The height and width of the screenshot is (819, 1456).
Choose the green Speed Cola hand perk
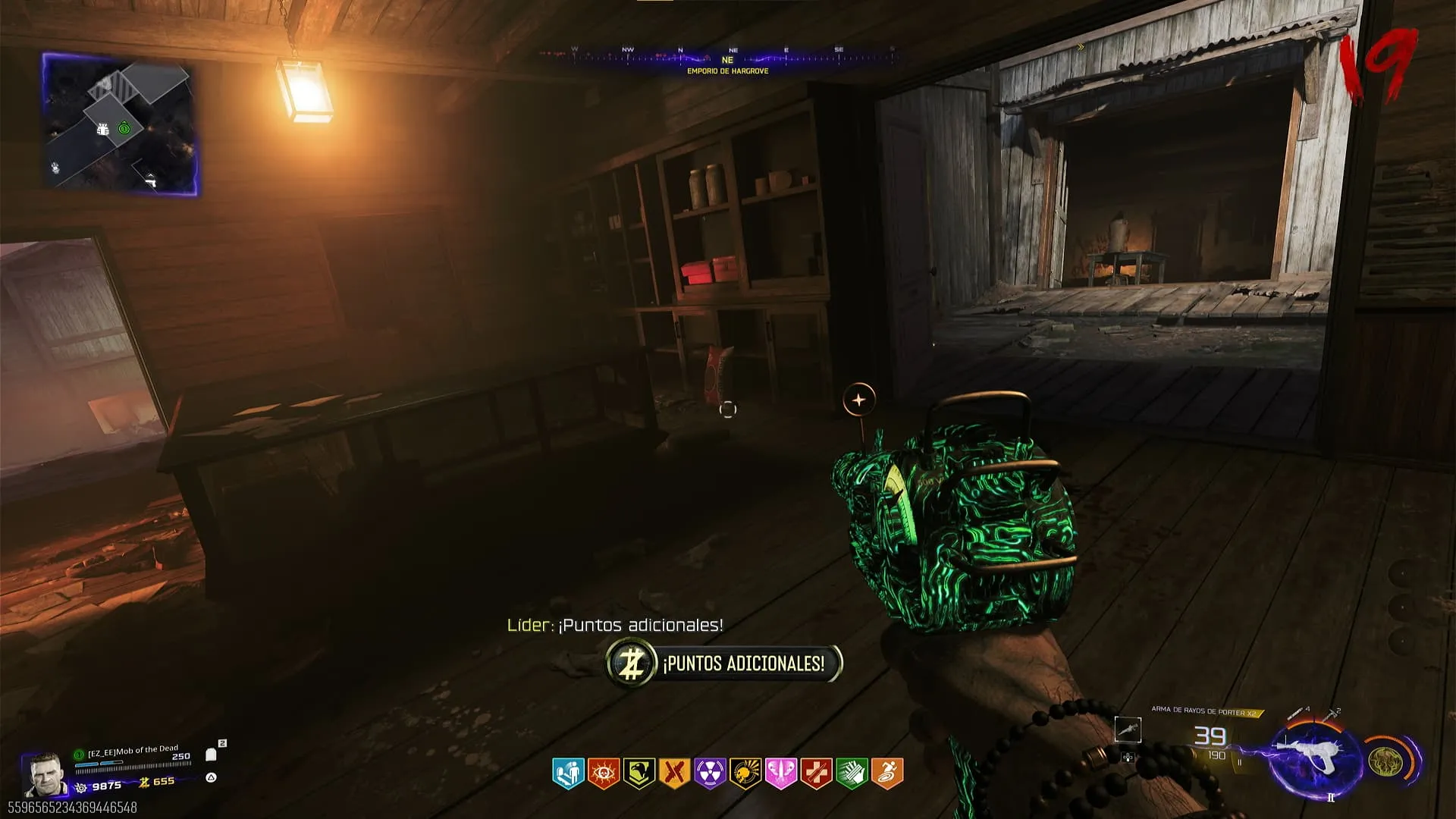[852, 773]
